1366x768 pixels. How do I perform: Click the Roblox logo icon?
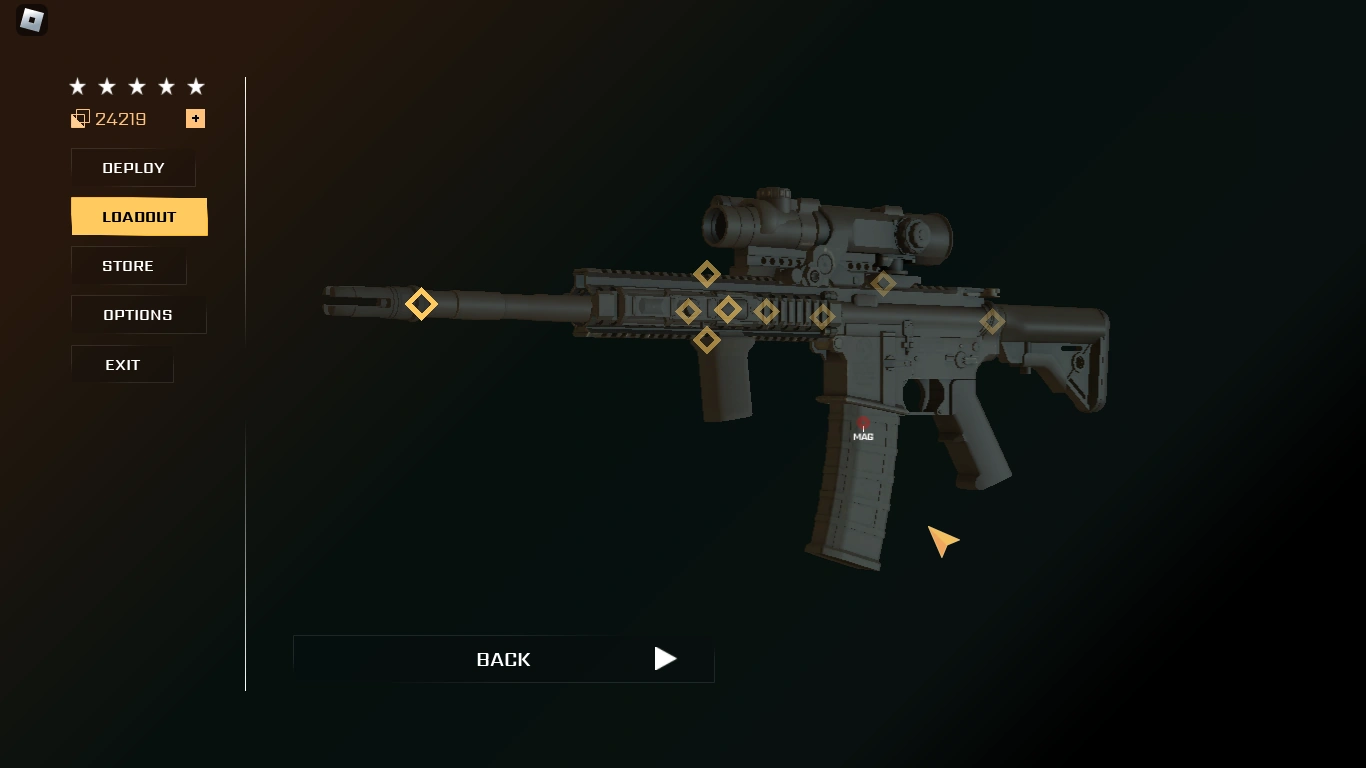click(29, 20)
